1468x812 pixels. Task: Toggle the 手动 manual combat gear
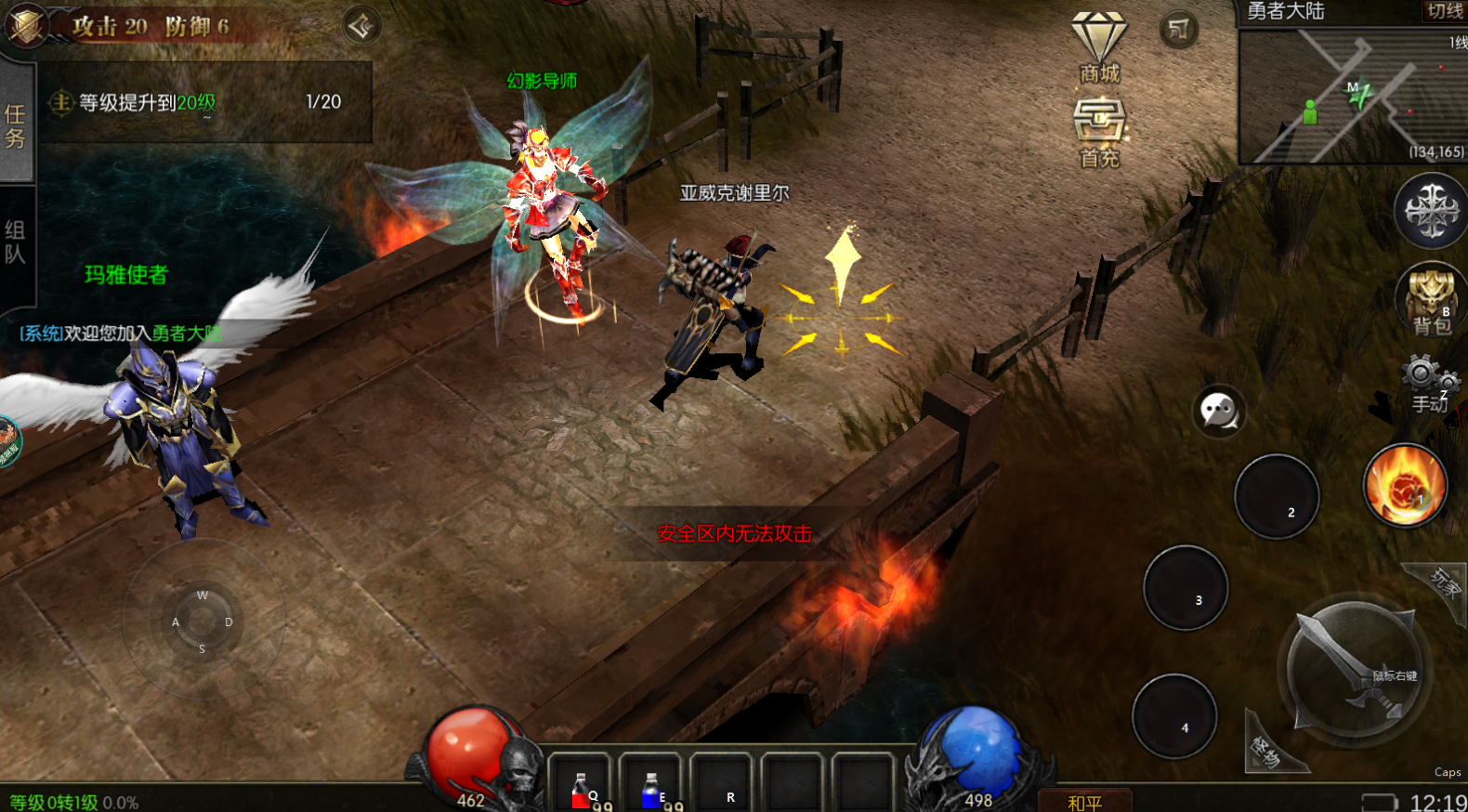tap(1429, 383)
